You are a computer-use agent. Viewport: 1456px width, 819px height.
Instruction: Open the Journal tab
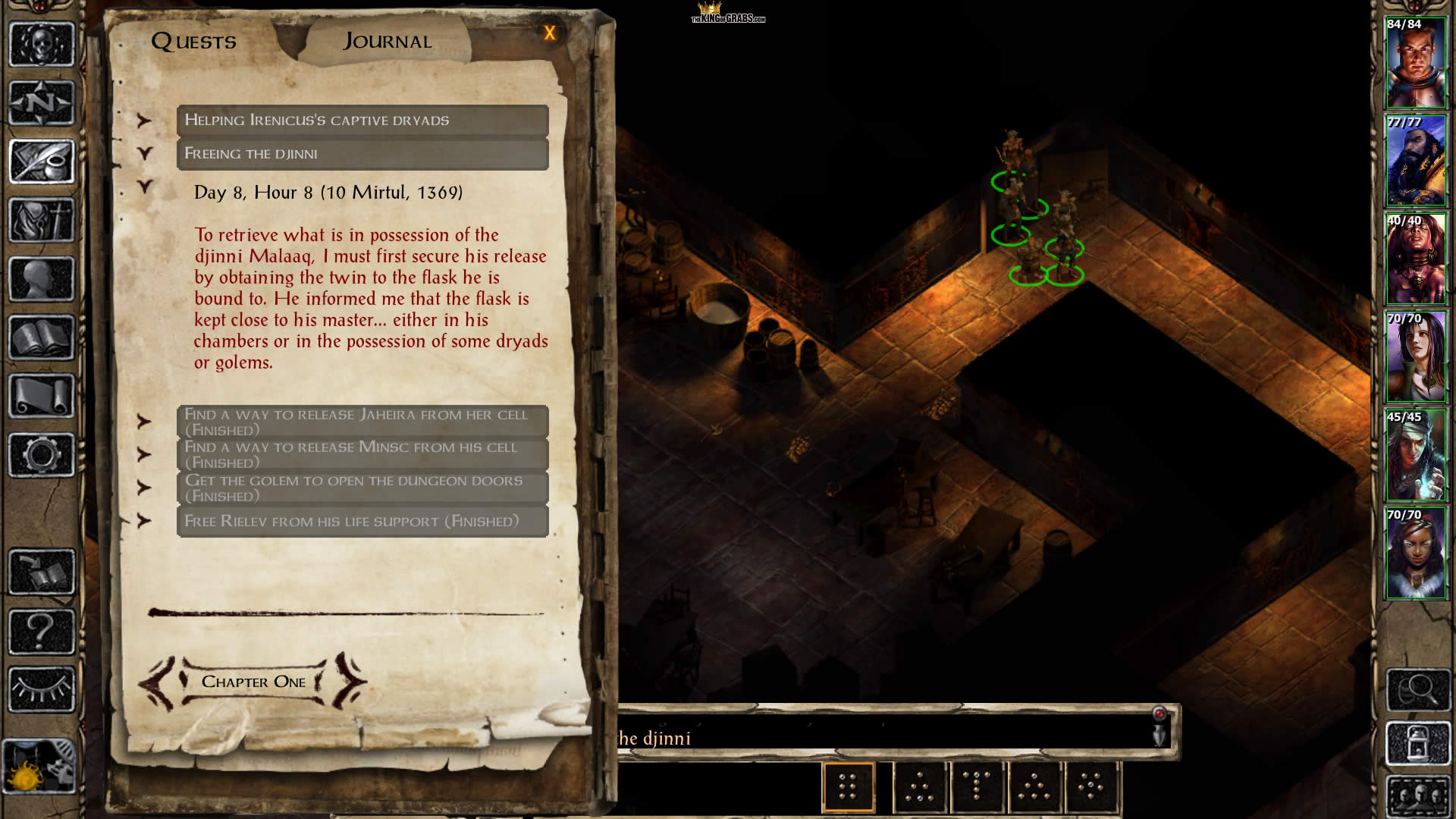388,42
